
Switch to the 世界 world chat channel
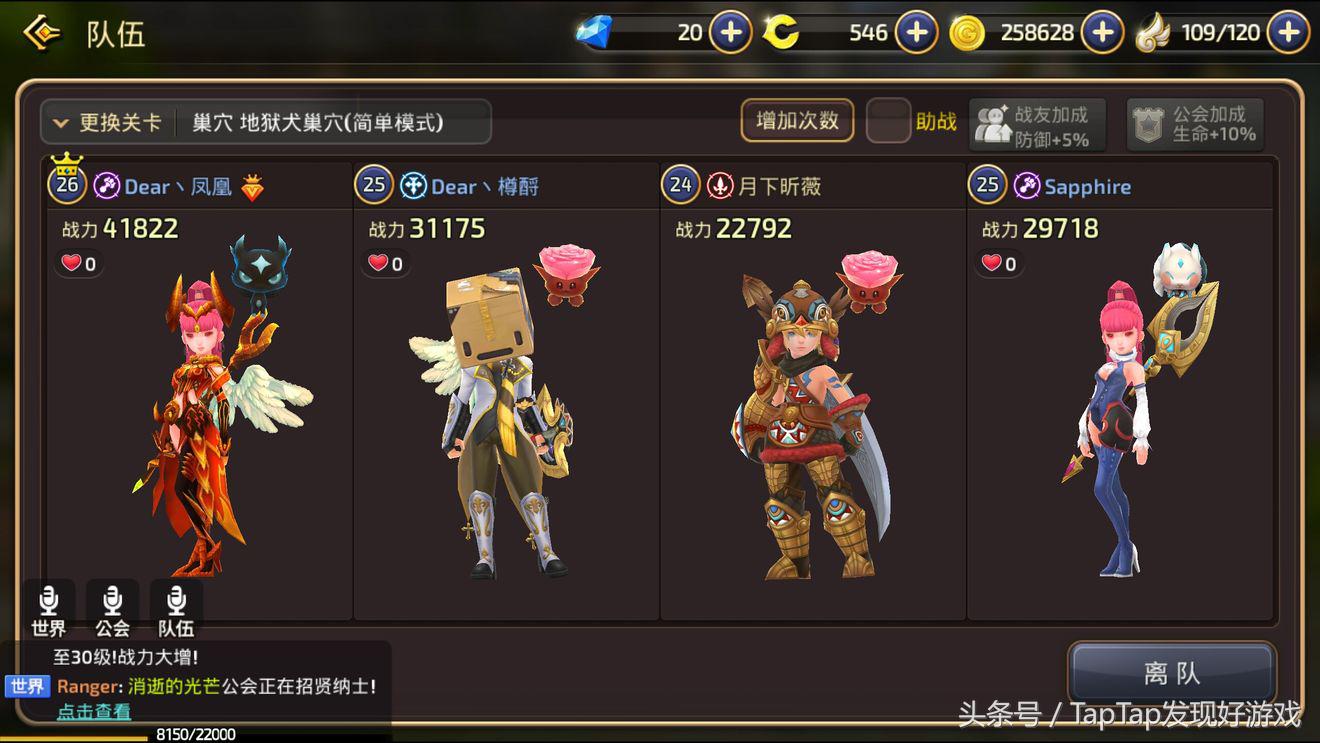[x=48, y=608]
